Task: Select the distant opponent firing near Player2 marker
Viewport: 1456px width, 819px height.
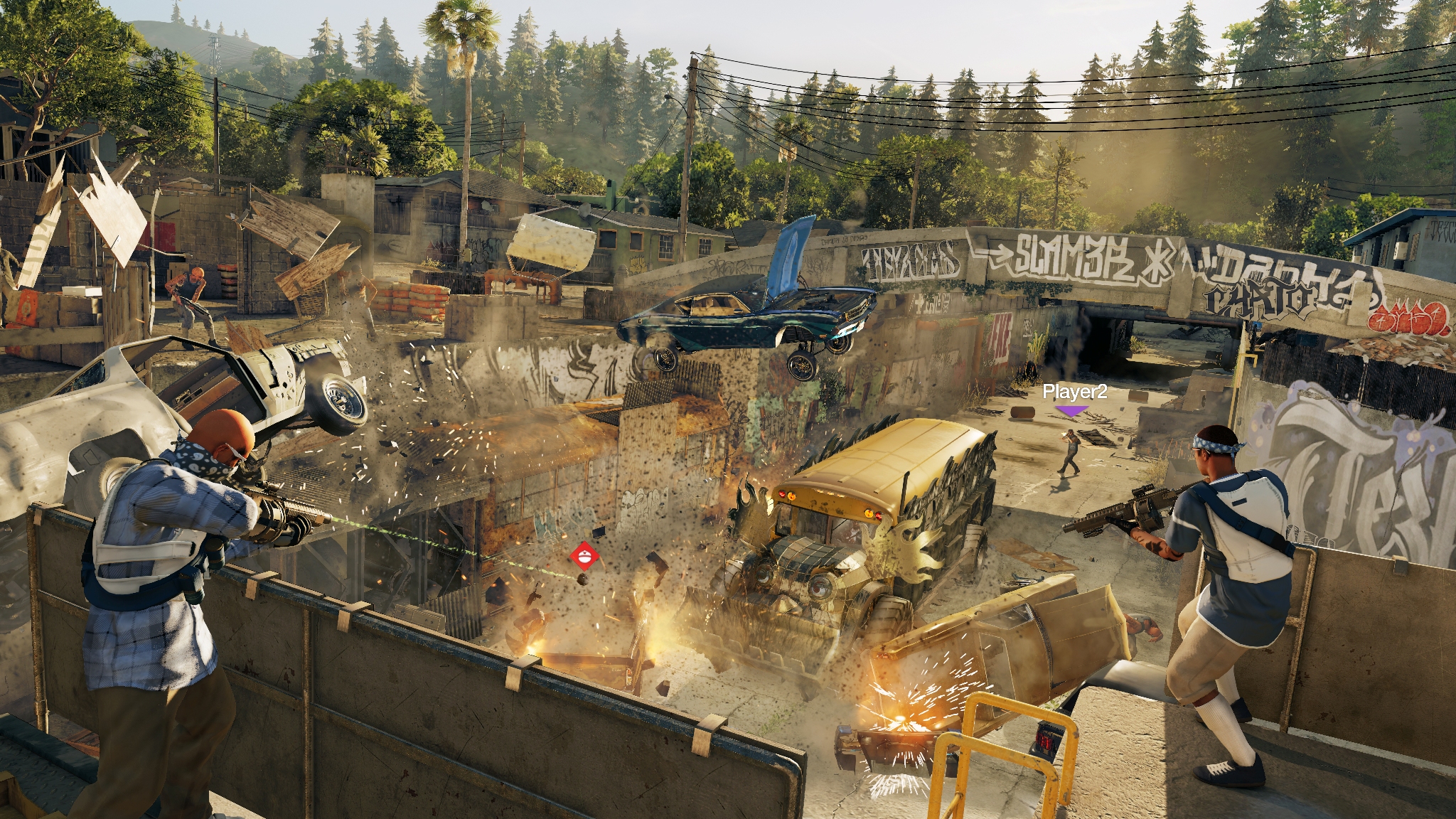Action: (1069, 451)
